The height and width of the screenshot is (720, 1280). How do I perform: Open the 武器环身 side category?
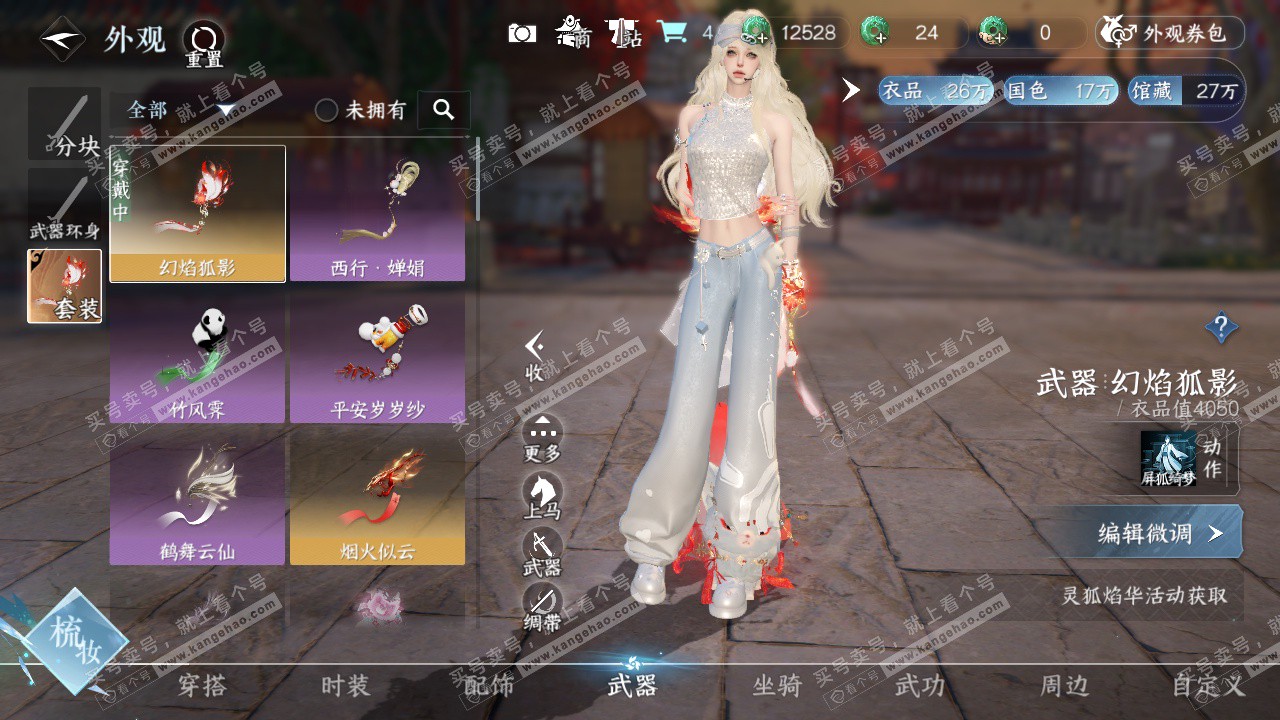[x=65, y=207]
